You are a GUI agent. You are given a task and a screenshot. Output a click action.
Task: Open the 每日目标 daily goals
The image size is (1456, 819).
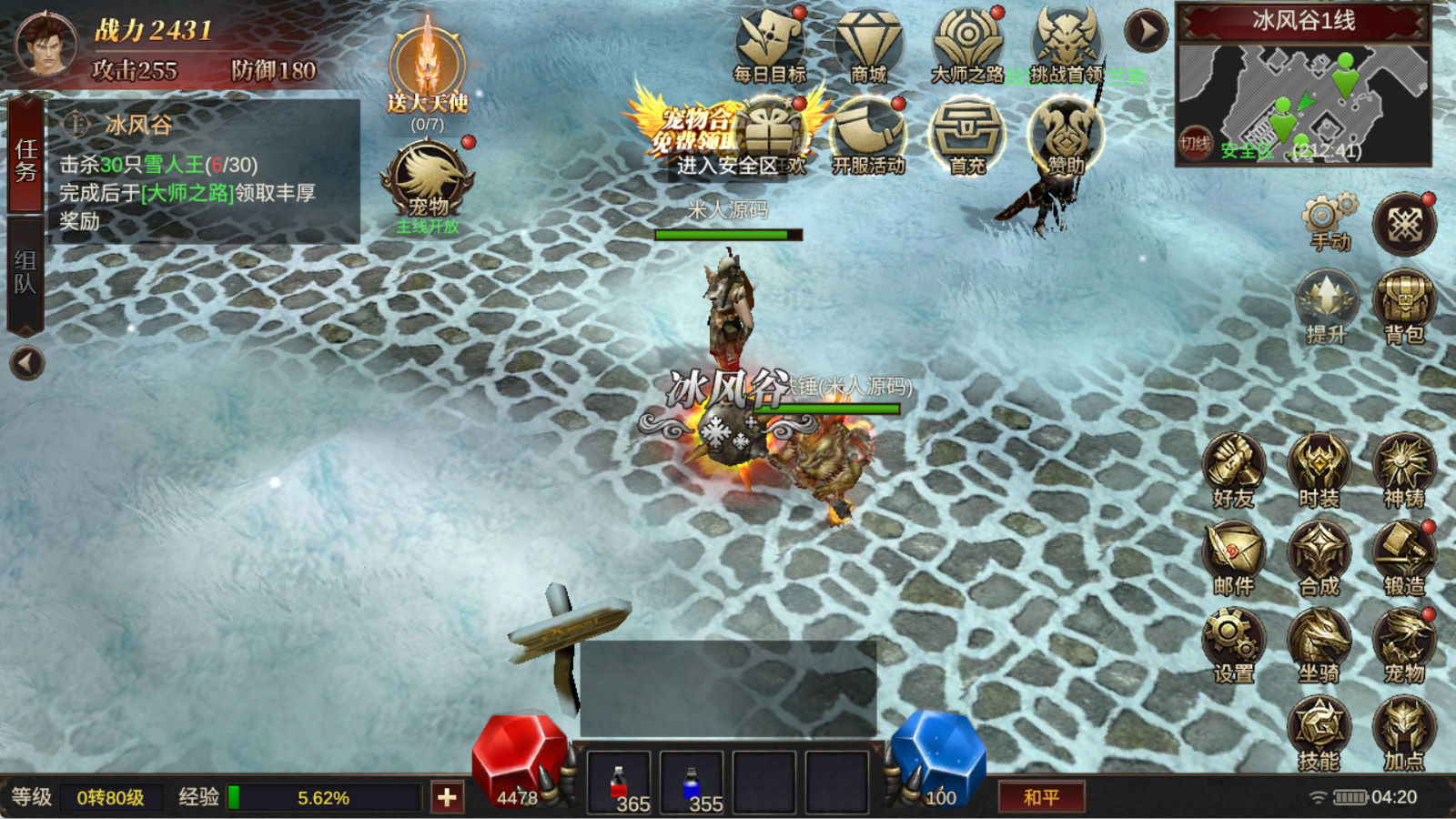[x=770, y=45]
